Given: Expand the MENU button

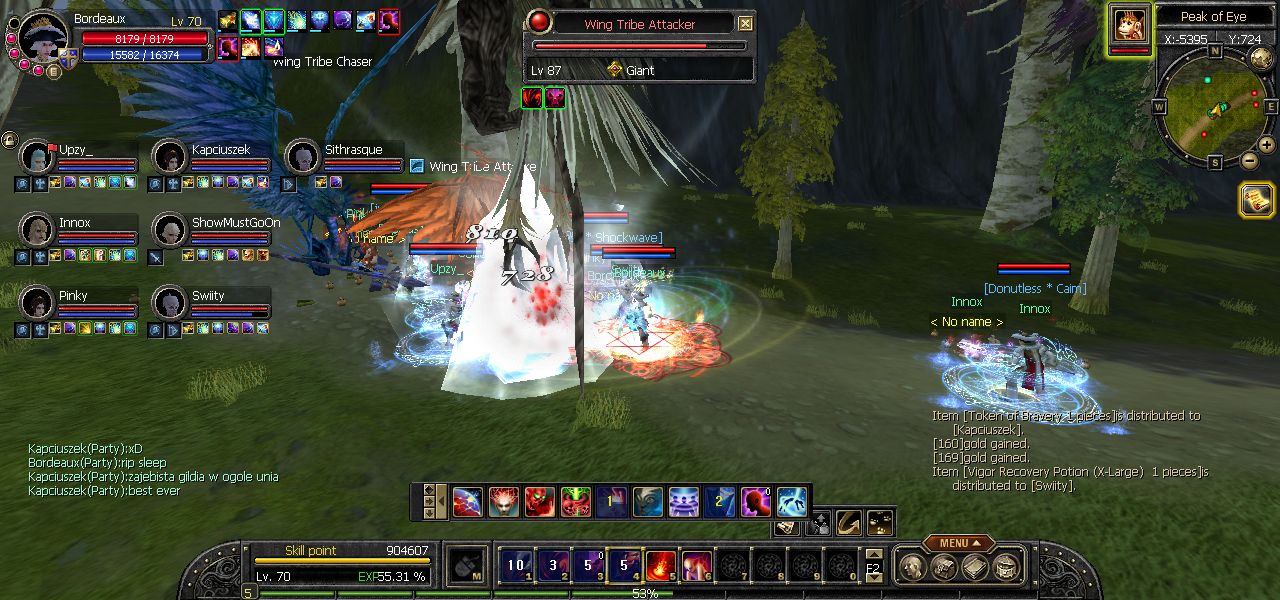Looking at the screenshot, I should [959, 543].
